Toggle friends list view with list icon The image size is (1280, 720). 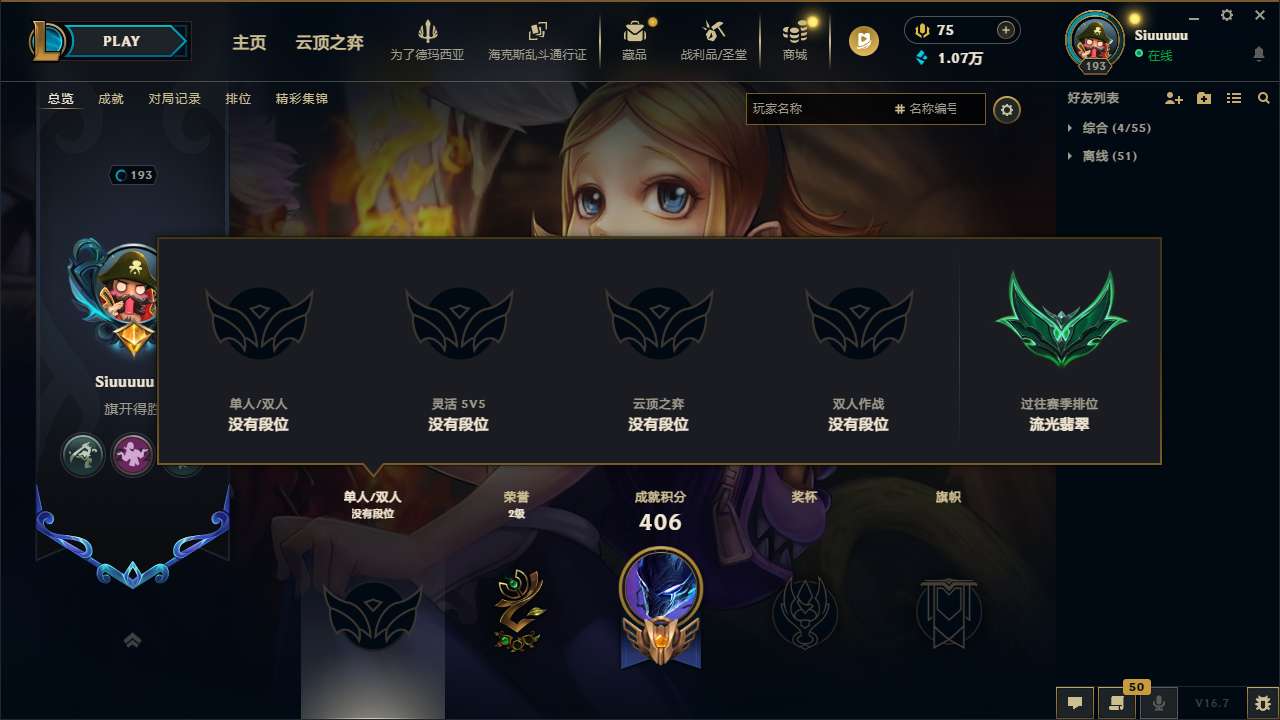point(1234,98)
